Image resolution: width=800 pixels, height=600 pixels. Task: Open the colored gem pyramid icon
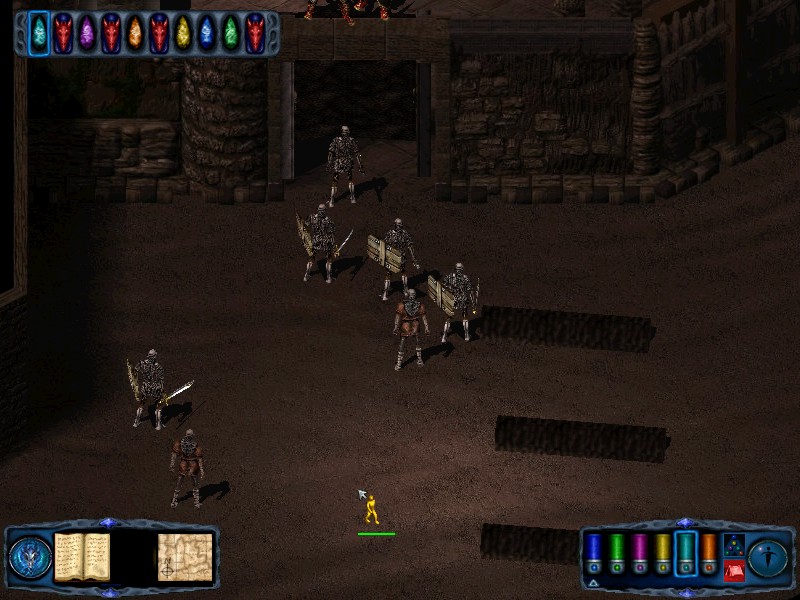[733, 545]
